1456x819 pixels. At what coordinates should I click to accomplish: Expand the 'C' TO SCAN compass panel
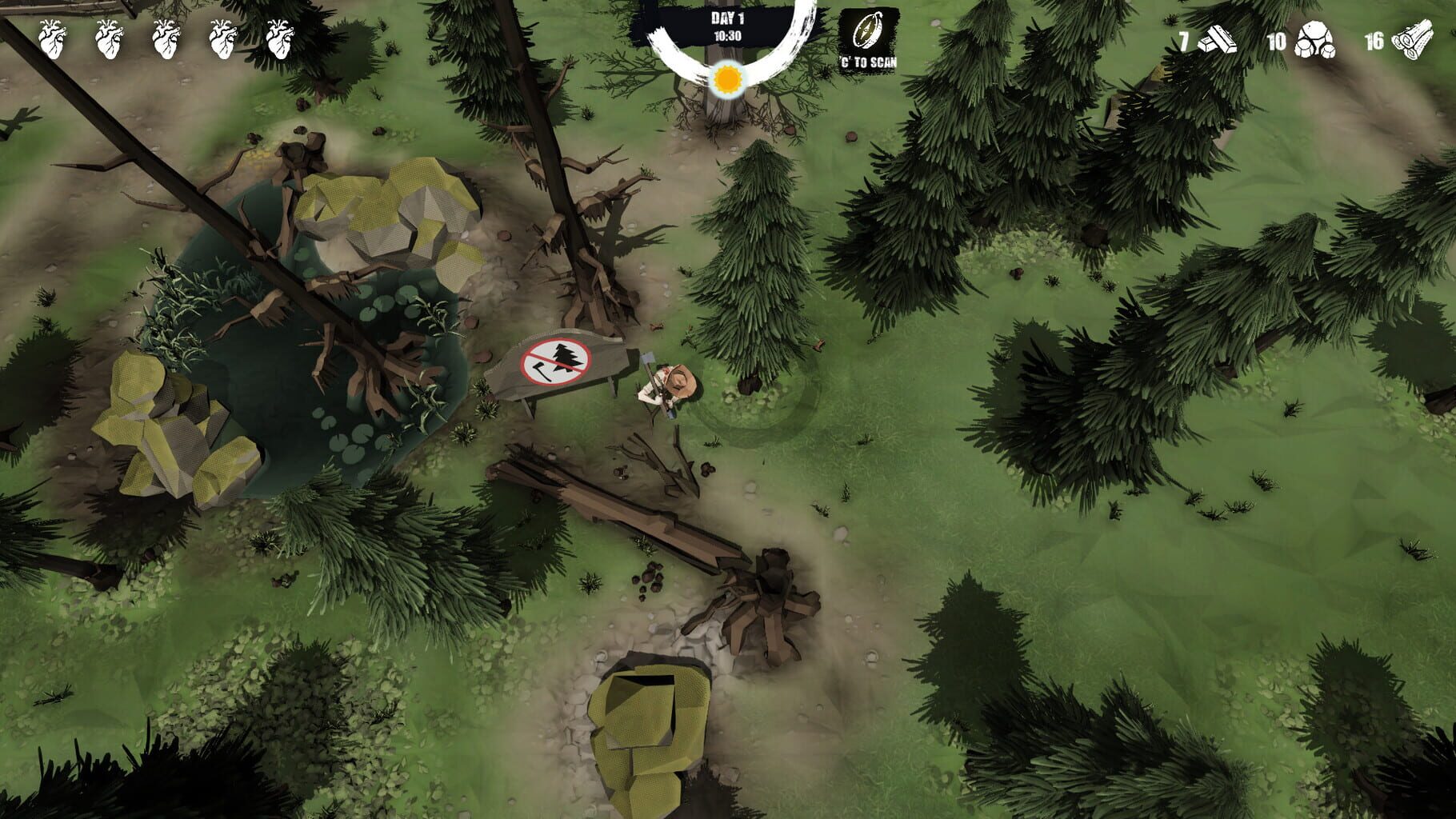868,36
